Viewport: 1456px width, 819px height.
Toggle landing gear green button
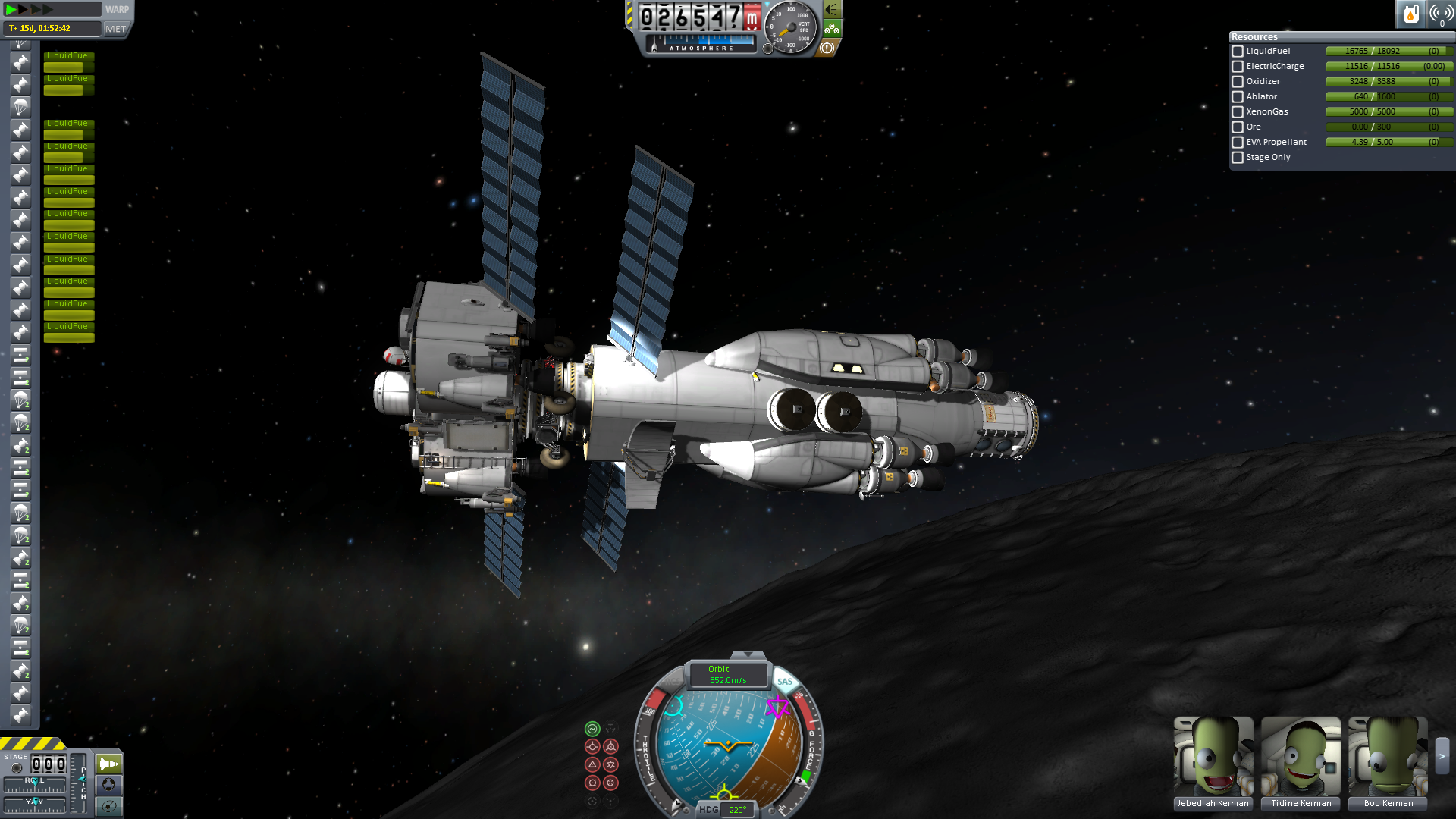(832, 29)
